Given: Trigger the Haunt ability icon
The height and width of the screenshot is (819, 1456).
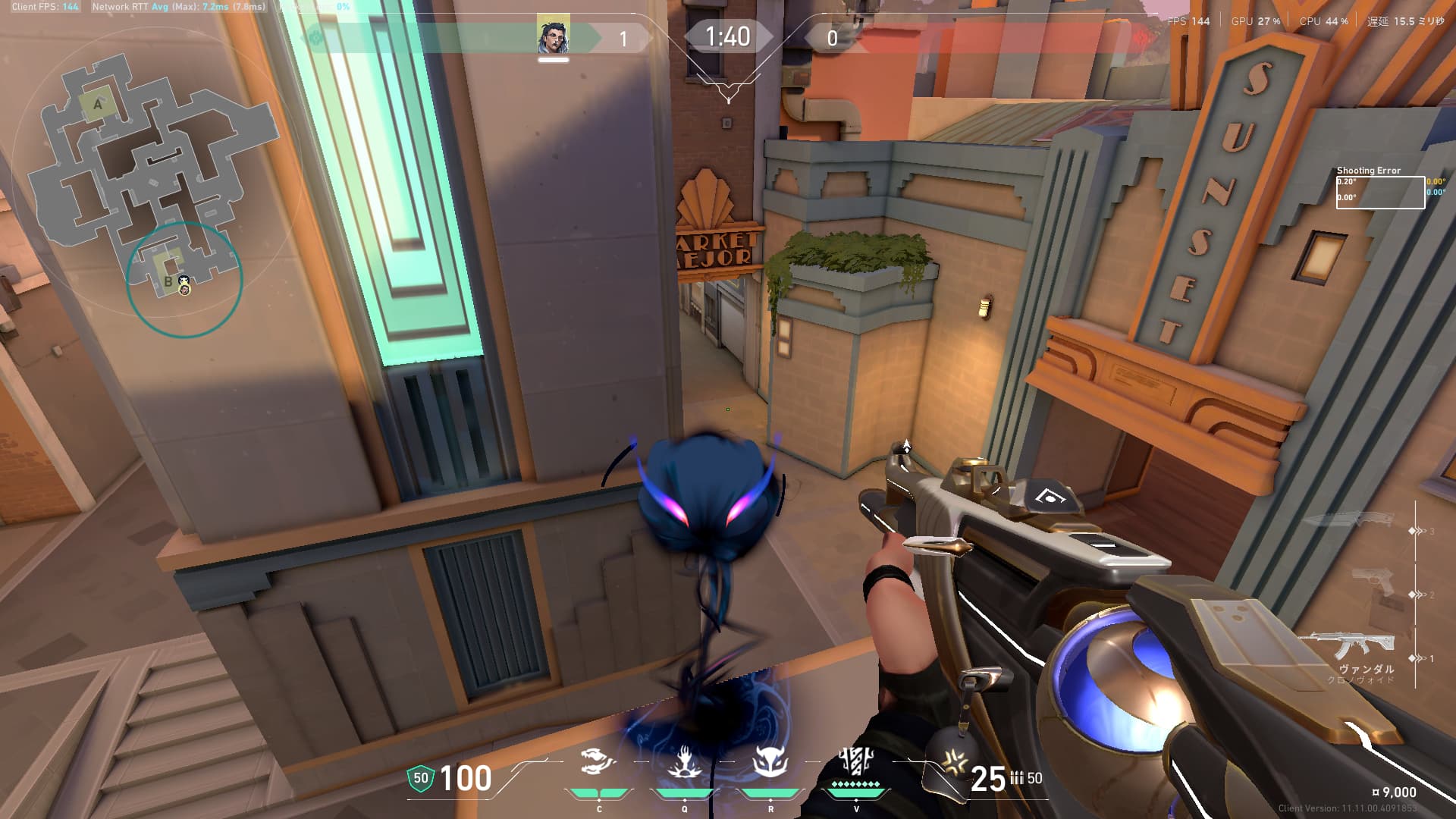Looking at the screenshot, I should click(x=770, y=763).
